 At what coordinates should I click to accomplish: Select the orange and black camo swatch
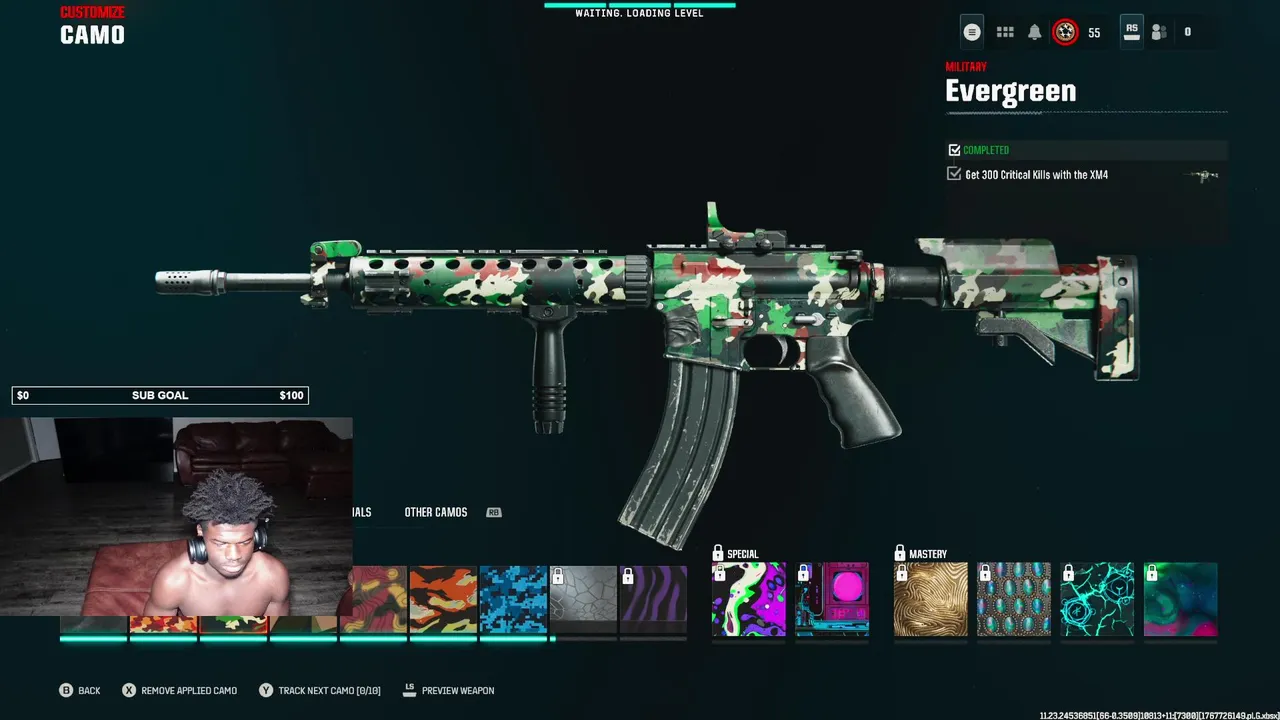point(443,600)
